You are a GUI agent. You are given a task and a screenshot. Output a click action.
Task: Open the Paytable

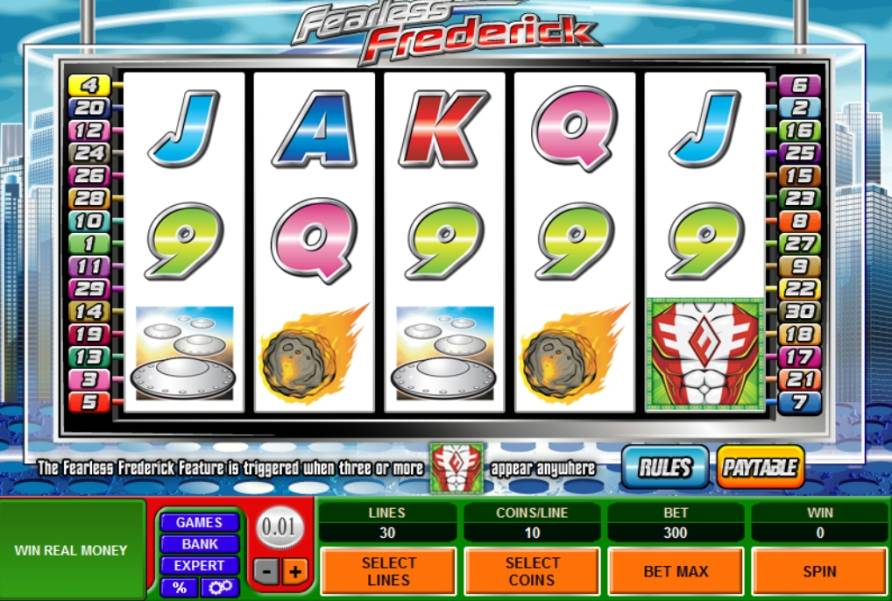pyautogui.click(x=760, y=467)
